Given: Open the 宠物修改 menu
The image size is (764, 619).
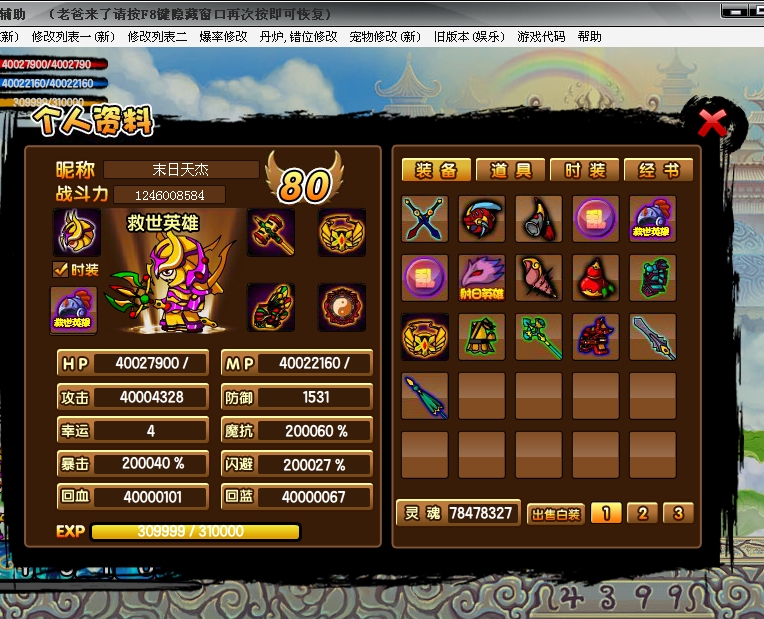Looking at the screenshot, I should [385, 36].
